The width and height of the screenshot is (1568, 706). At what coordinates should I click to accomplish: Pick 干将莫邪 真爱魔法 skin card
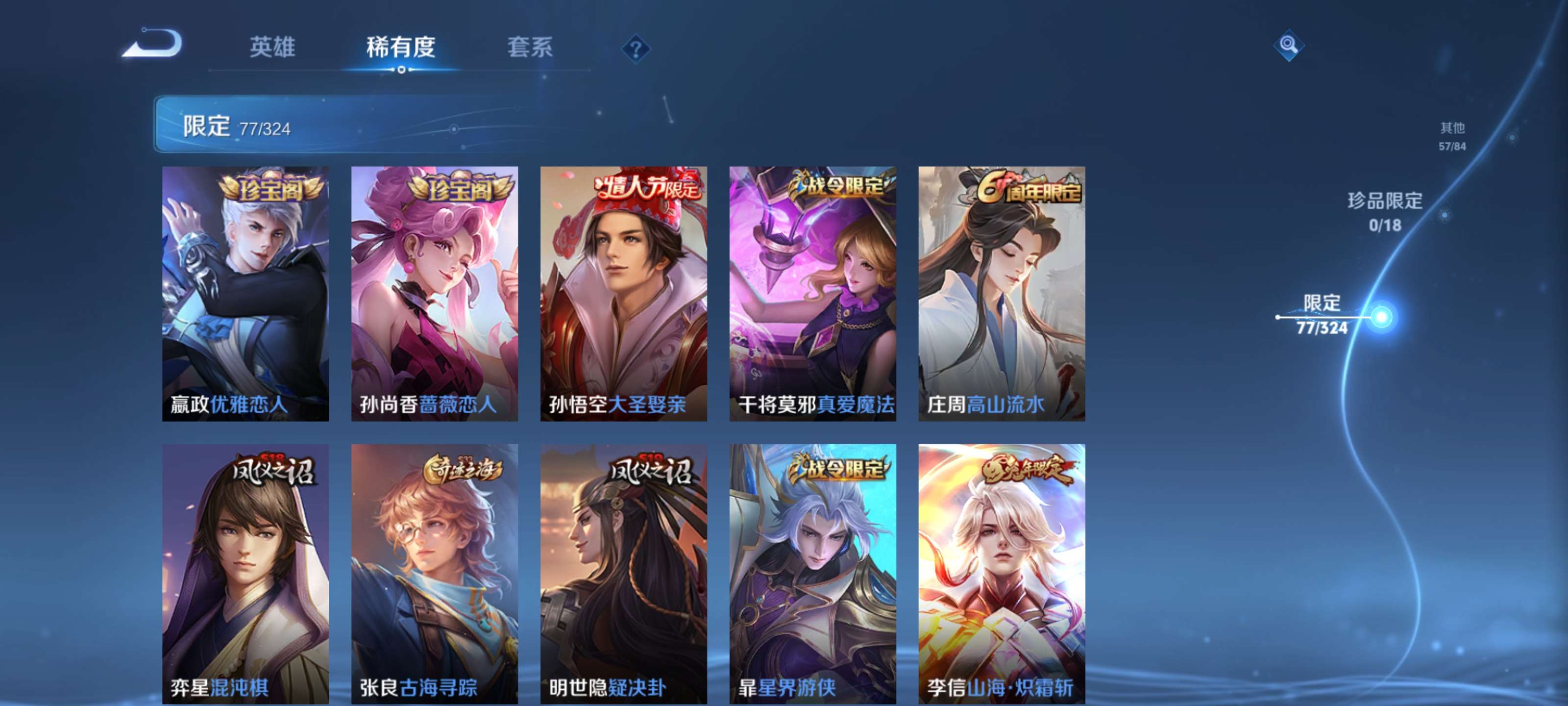pos(812,294)
